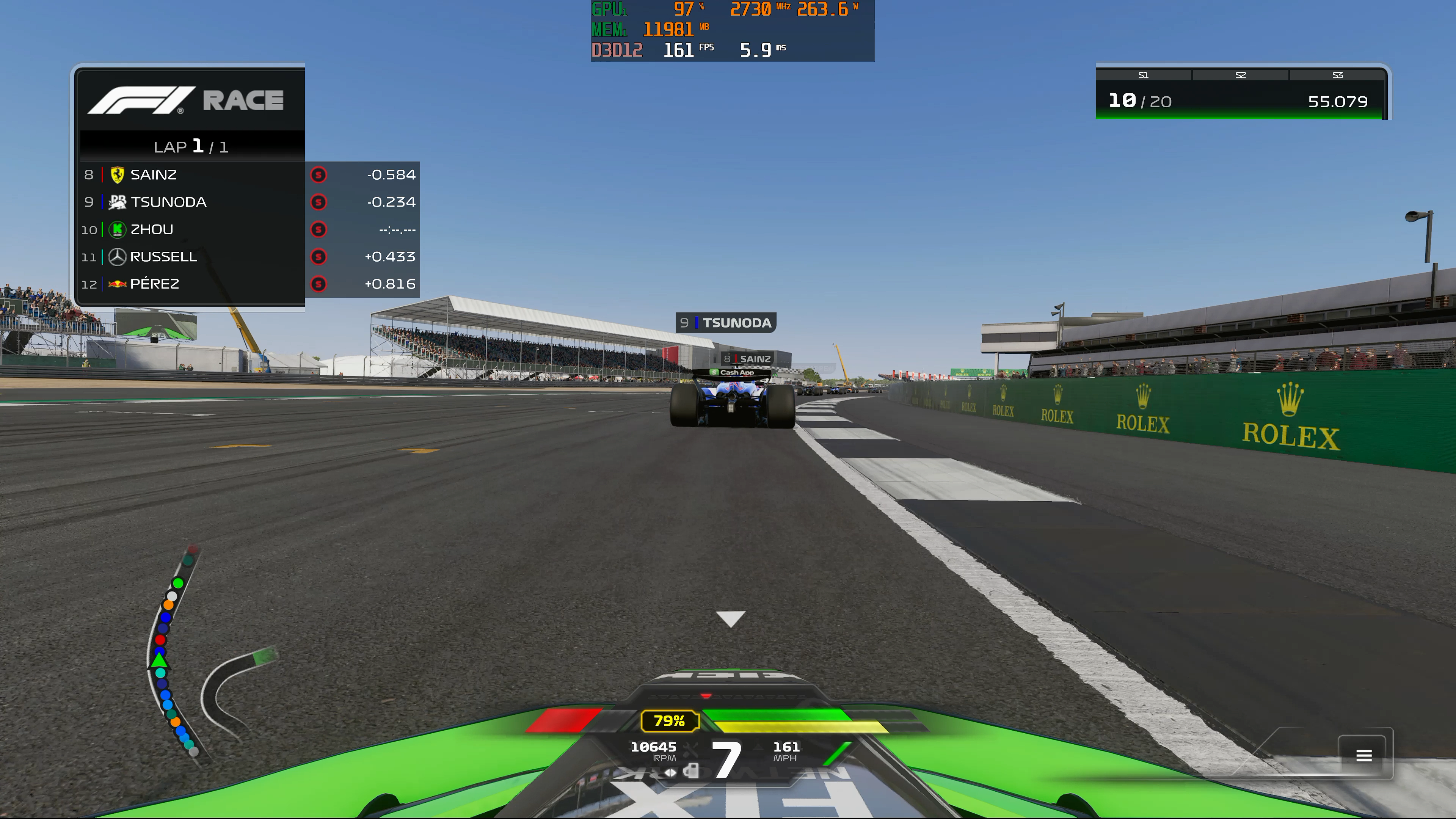Select Tsunoda row in the race leaderboard
This screenshot has height=819, width=1456.
coord(249,202)
